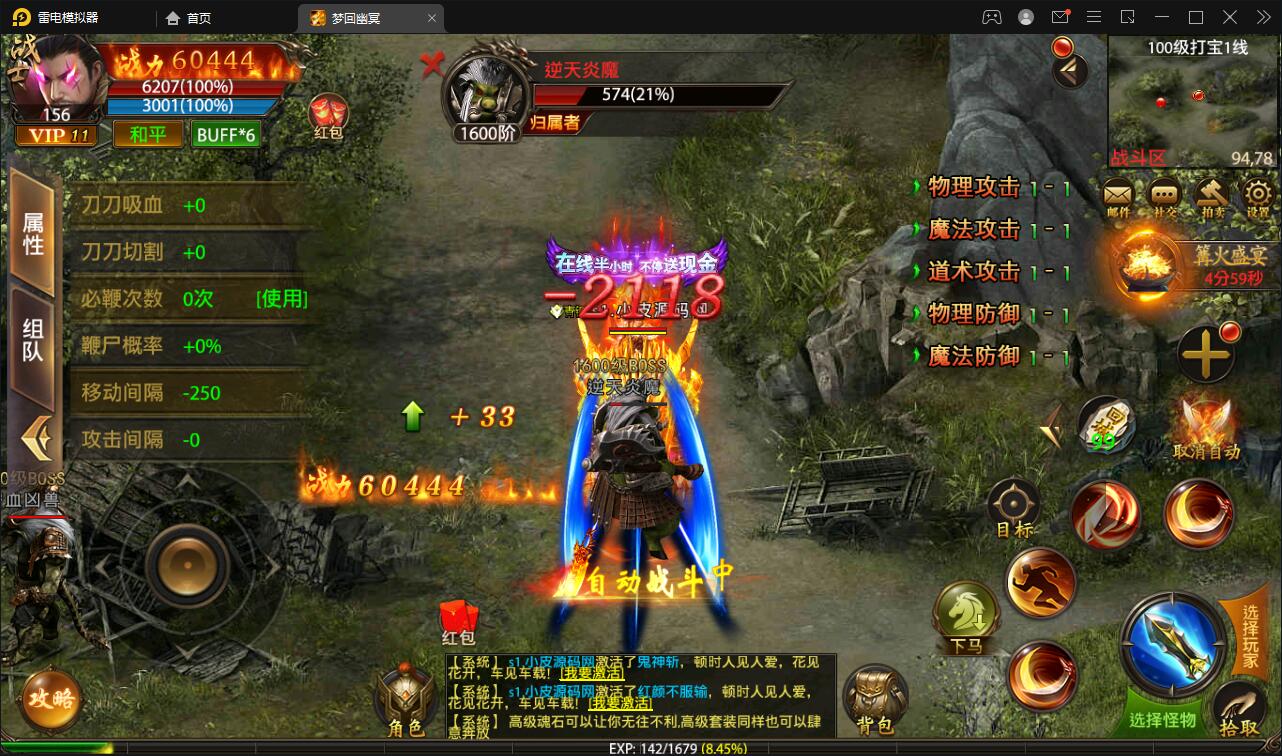The height and width of the screenshot is (756, 1282).
Task: Toggle 和平 peace attack mode
Action: 148,133
